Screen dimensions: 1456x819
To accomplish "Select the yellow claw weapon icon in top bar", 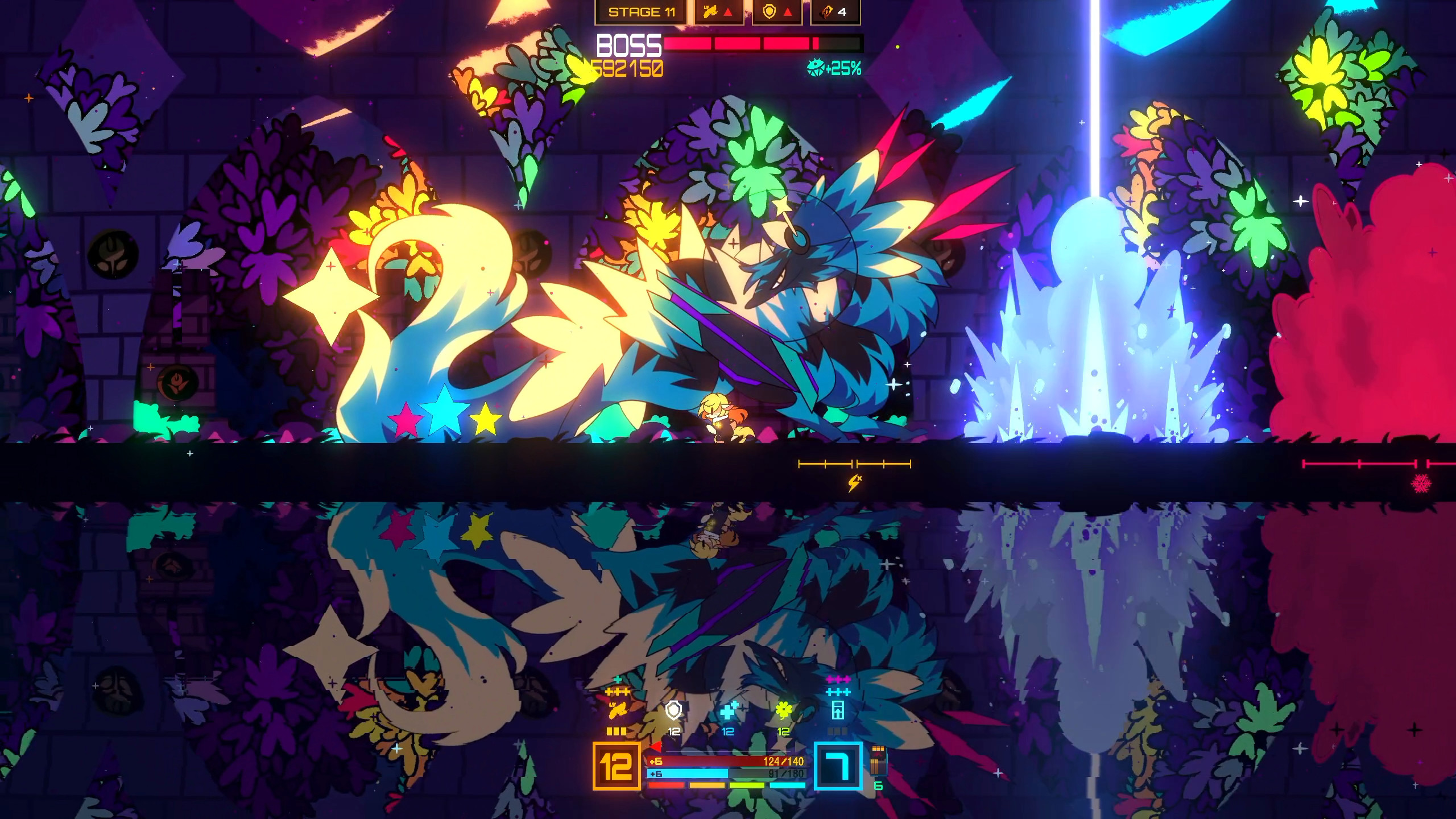I will coord(712,12).
